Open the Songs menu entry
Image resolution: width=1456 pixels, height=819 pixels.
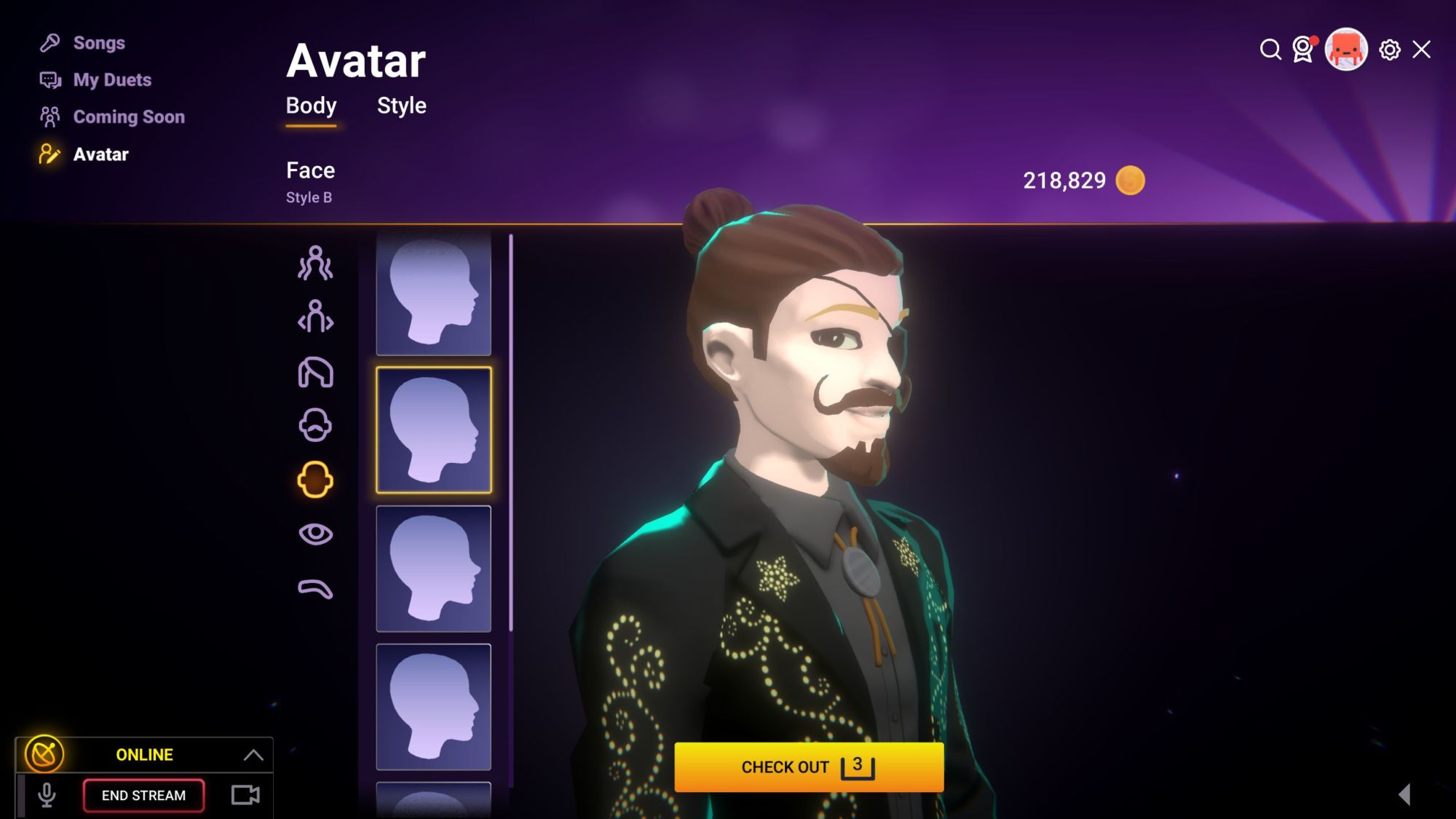tap(98, 43)
